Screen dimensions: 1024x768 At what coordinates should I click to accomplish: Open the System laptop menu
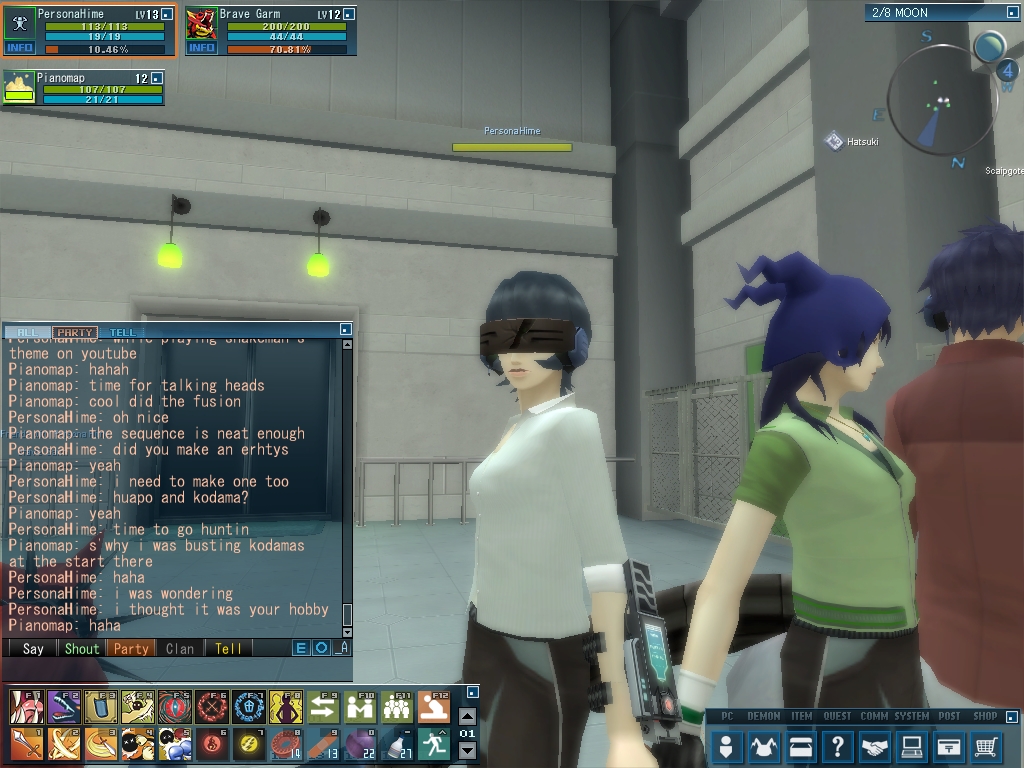(x=912, y=745)
